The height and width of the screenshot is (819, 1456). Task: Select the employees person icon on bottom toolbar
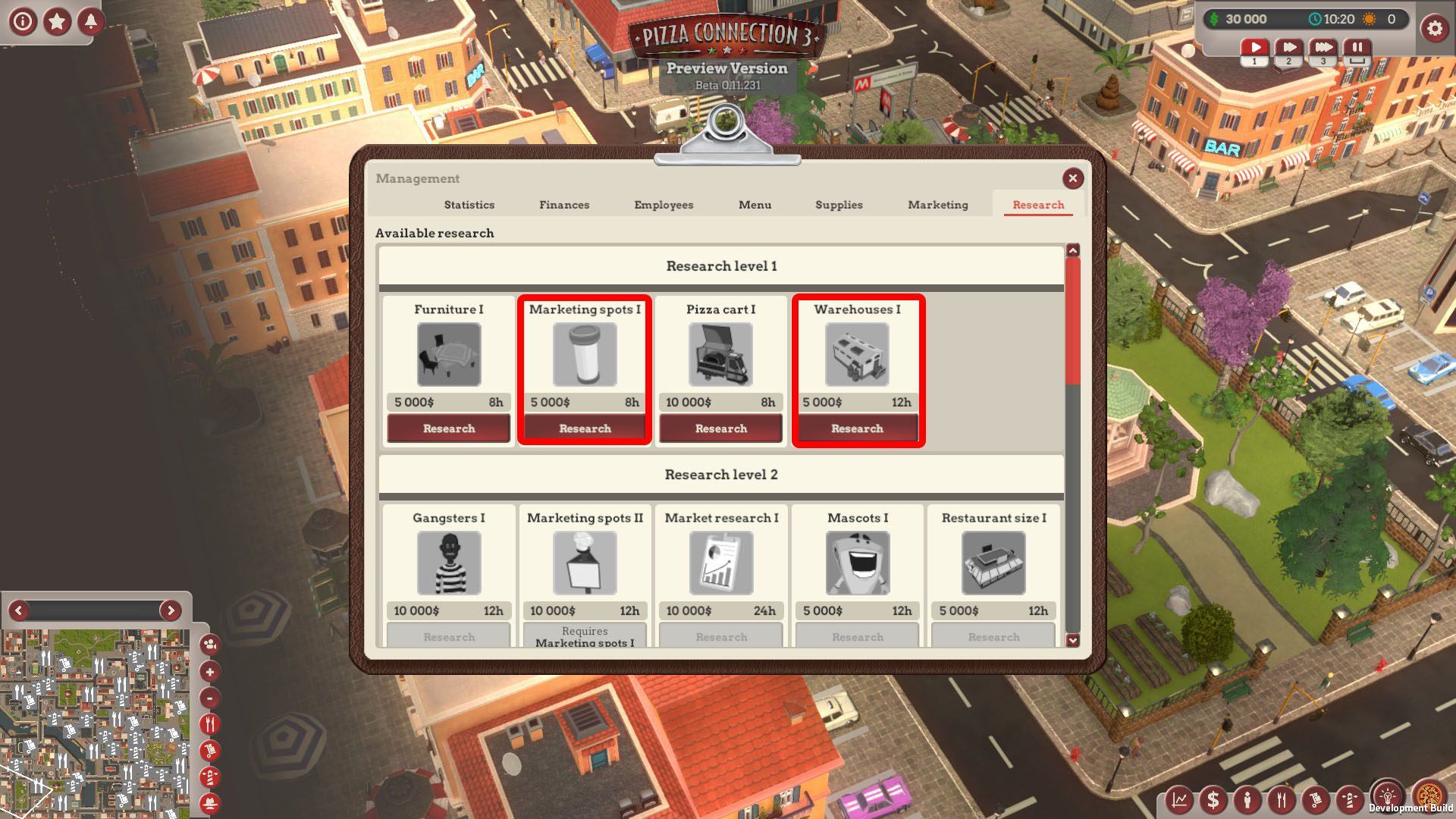tap(1247, 799)
